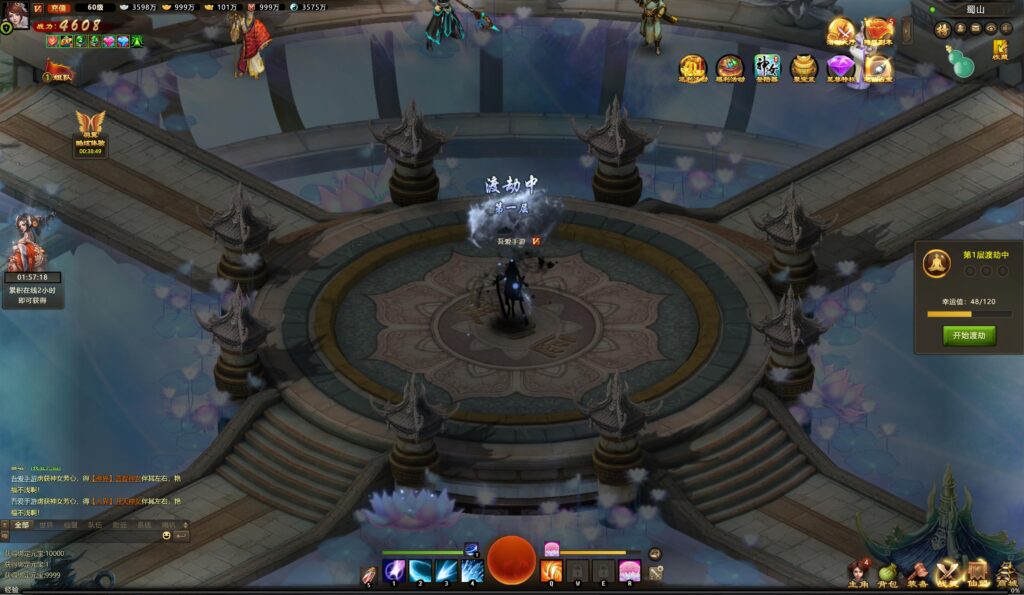Click the golden wings trial icon

point(90,130)
